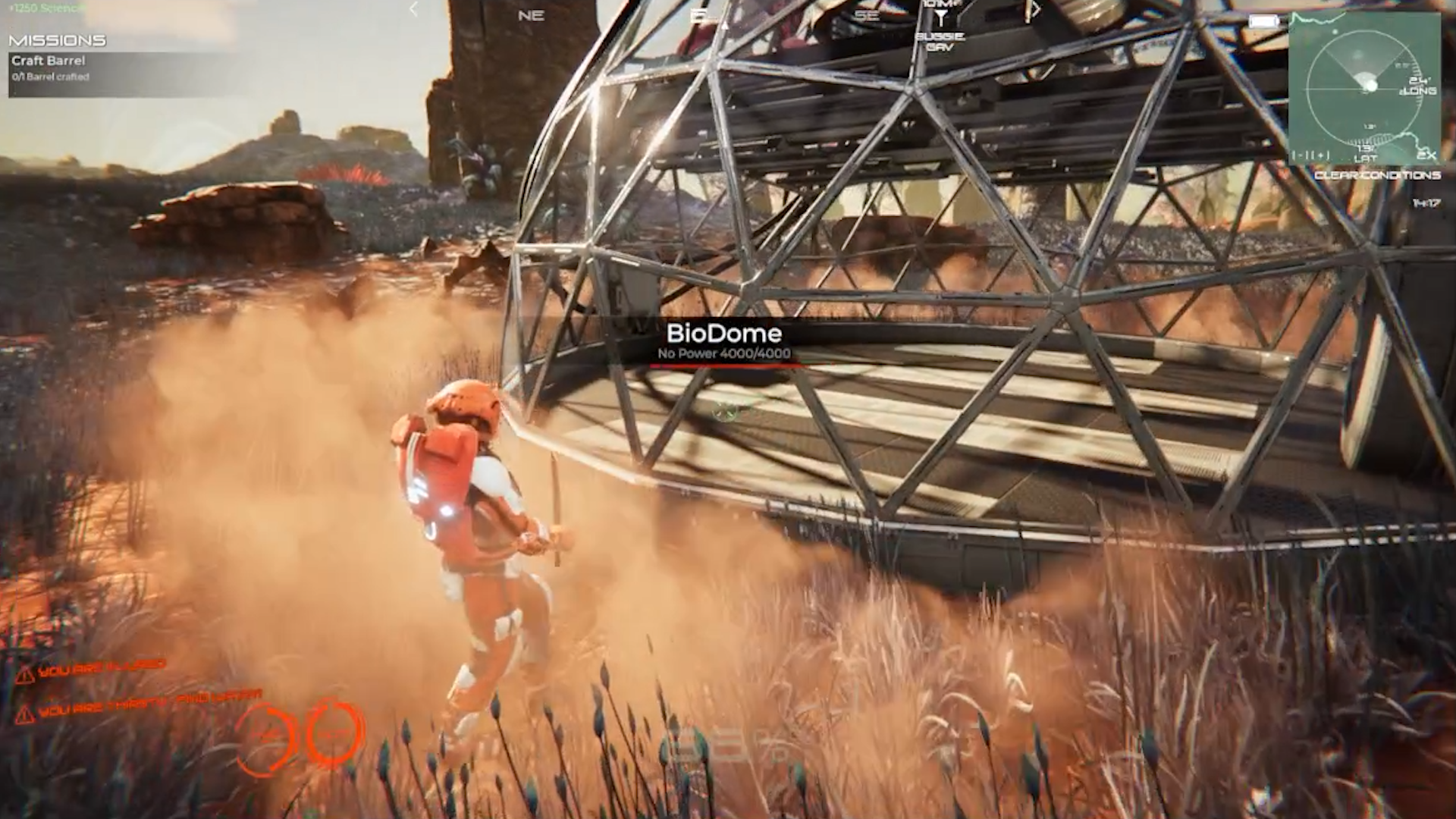Click the battery icon beside the minimap
Screen dimensions: 1456x819
pos(1263,22)
